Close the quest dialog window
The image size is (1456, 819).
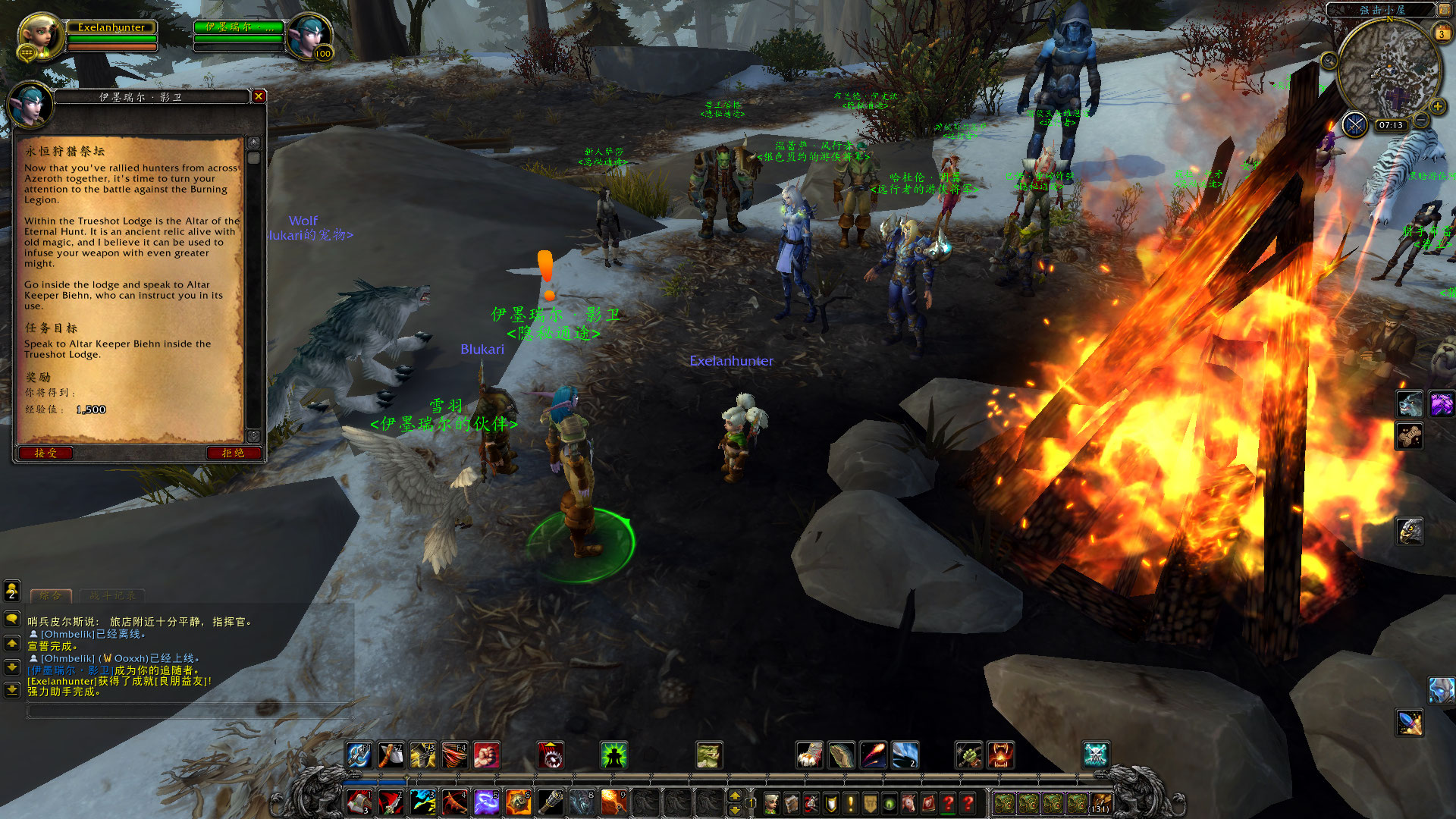coord(259,96)
